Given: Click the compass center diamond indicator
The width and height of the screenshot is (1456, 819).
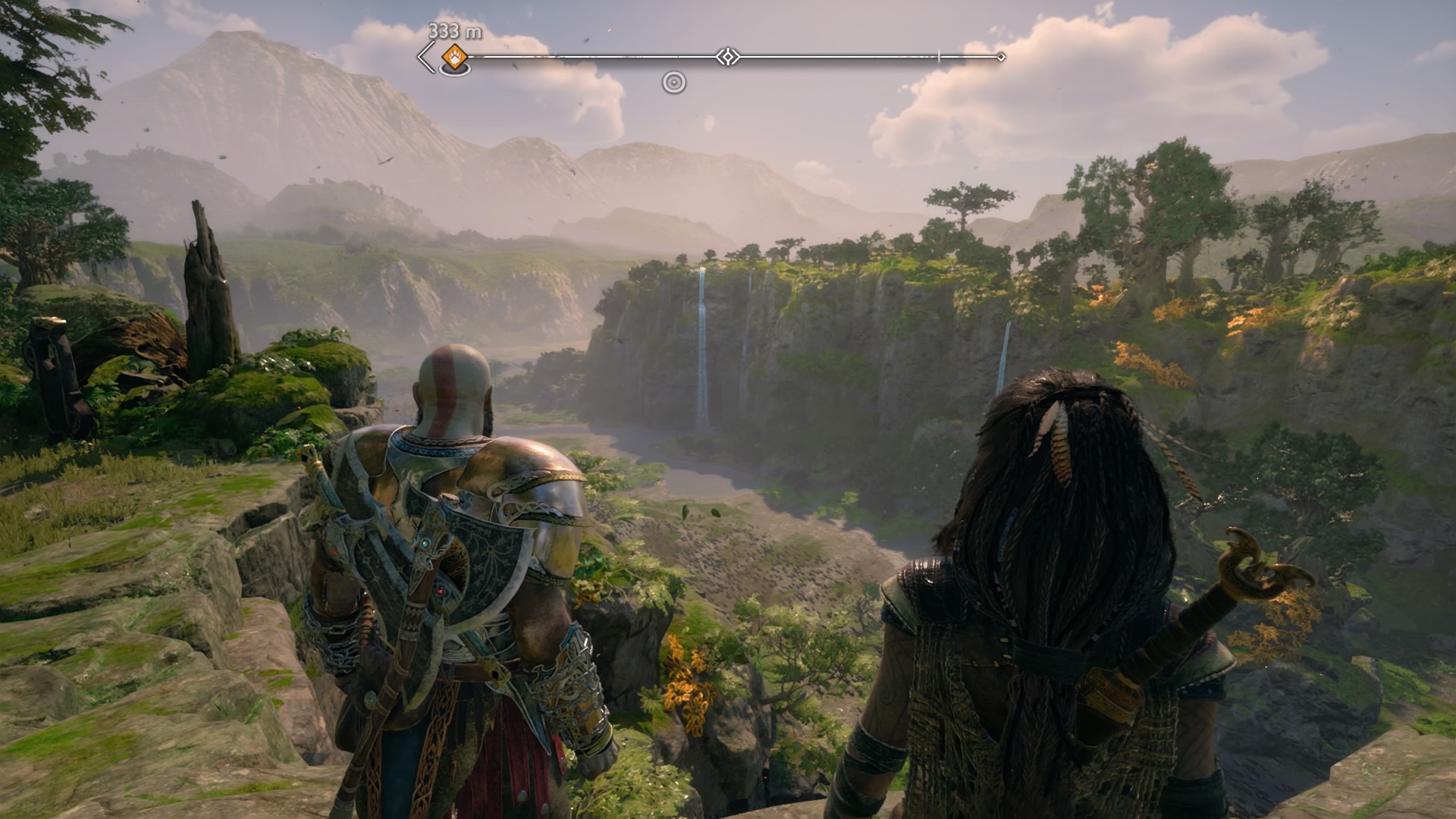Looking at the screenshot, I should 728,57.
